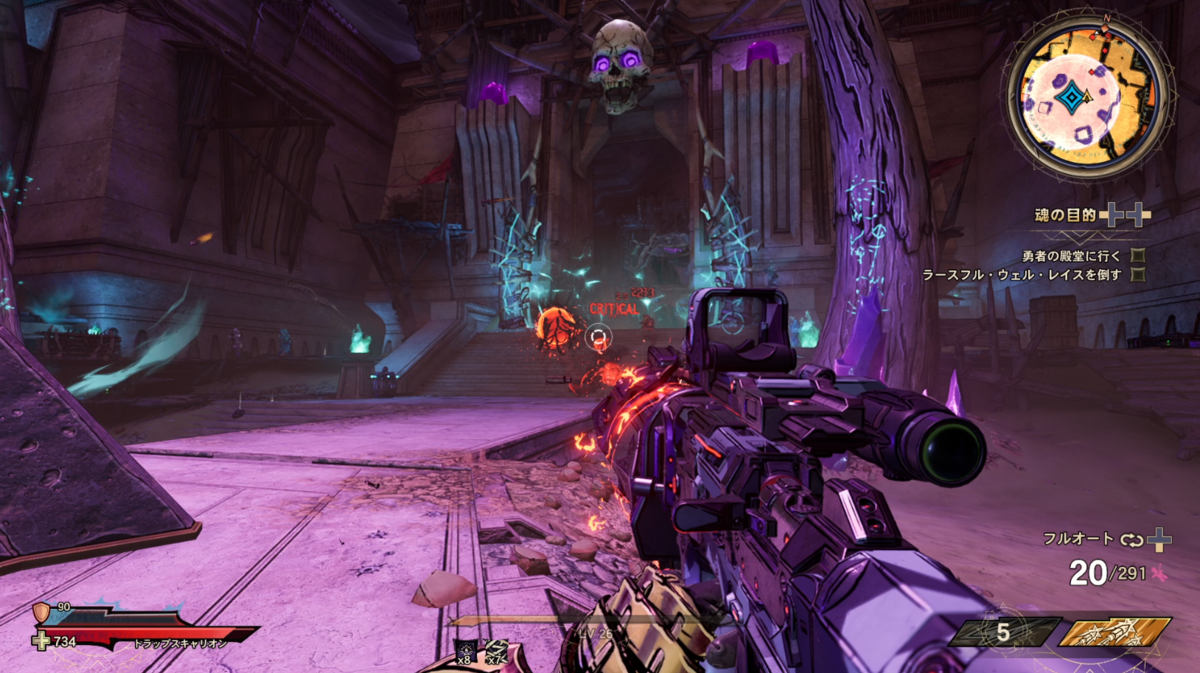Click the orange shield icon
This screenshot has width=1200, height=673.
(x=42, y=611)
